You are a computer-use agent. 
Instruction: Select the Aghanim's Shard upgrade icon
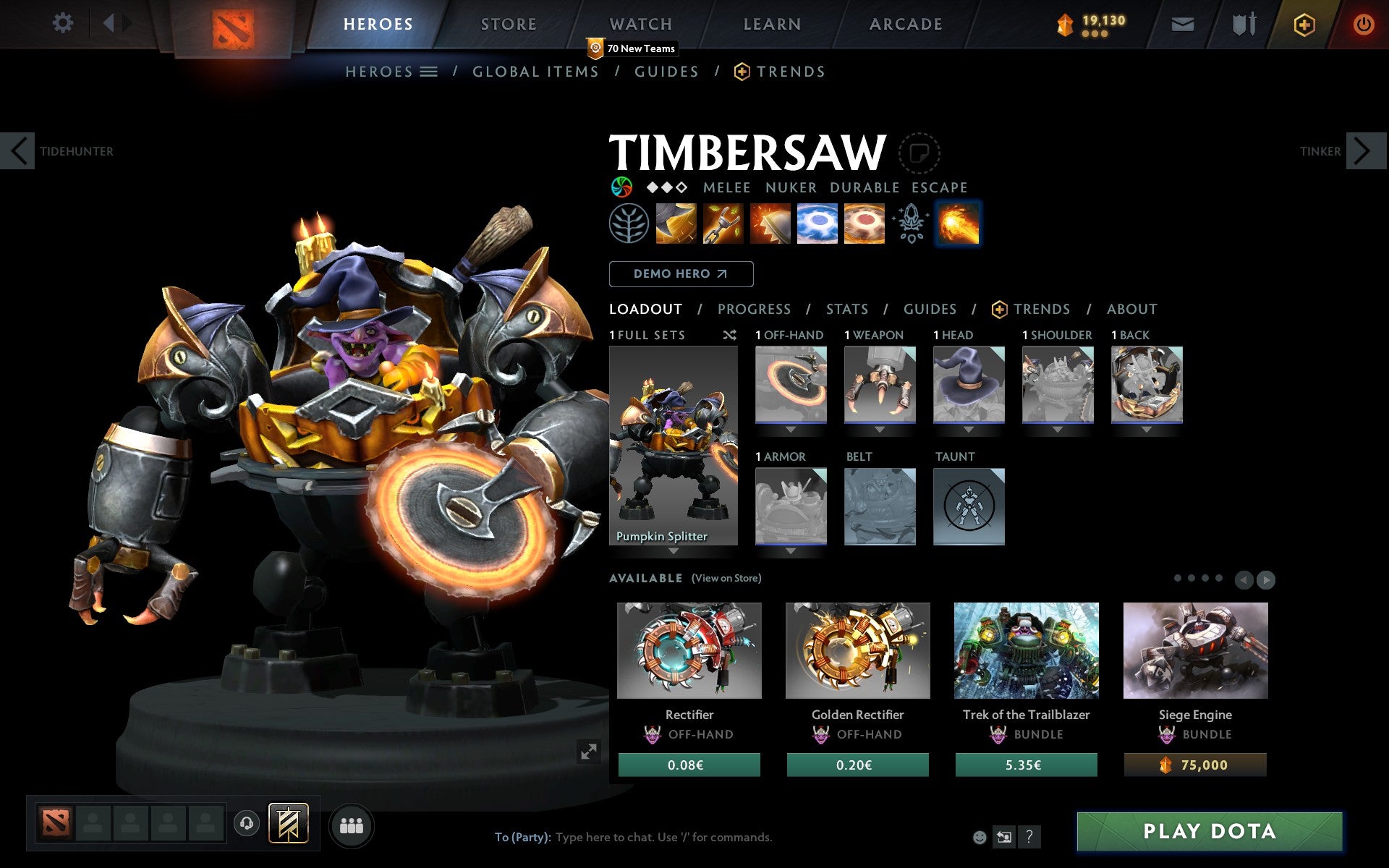[x=912, y=223]
